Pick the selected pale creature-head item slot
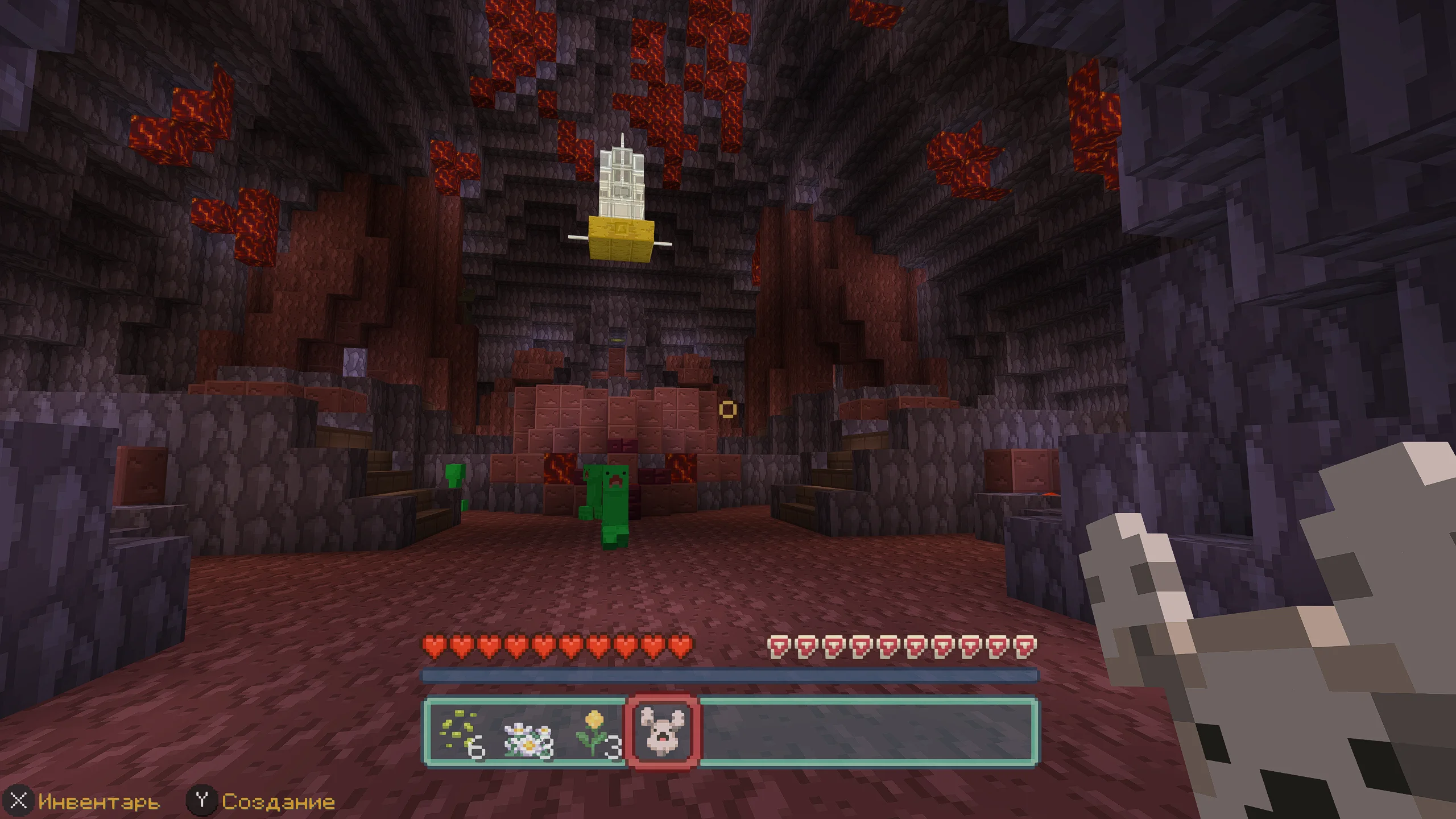 [x=663, y=731]
